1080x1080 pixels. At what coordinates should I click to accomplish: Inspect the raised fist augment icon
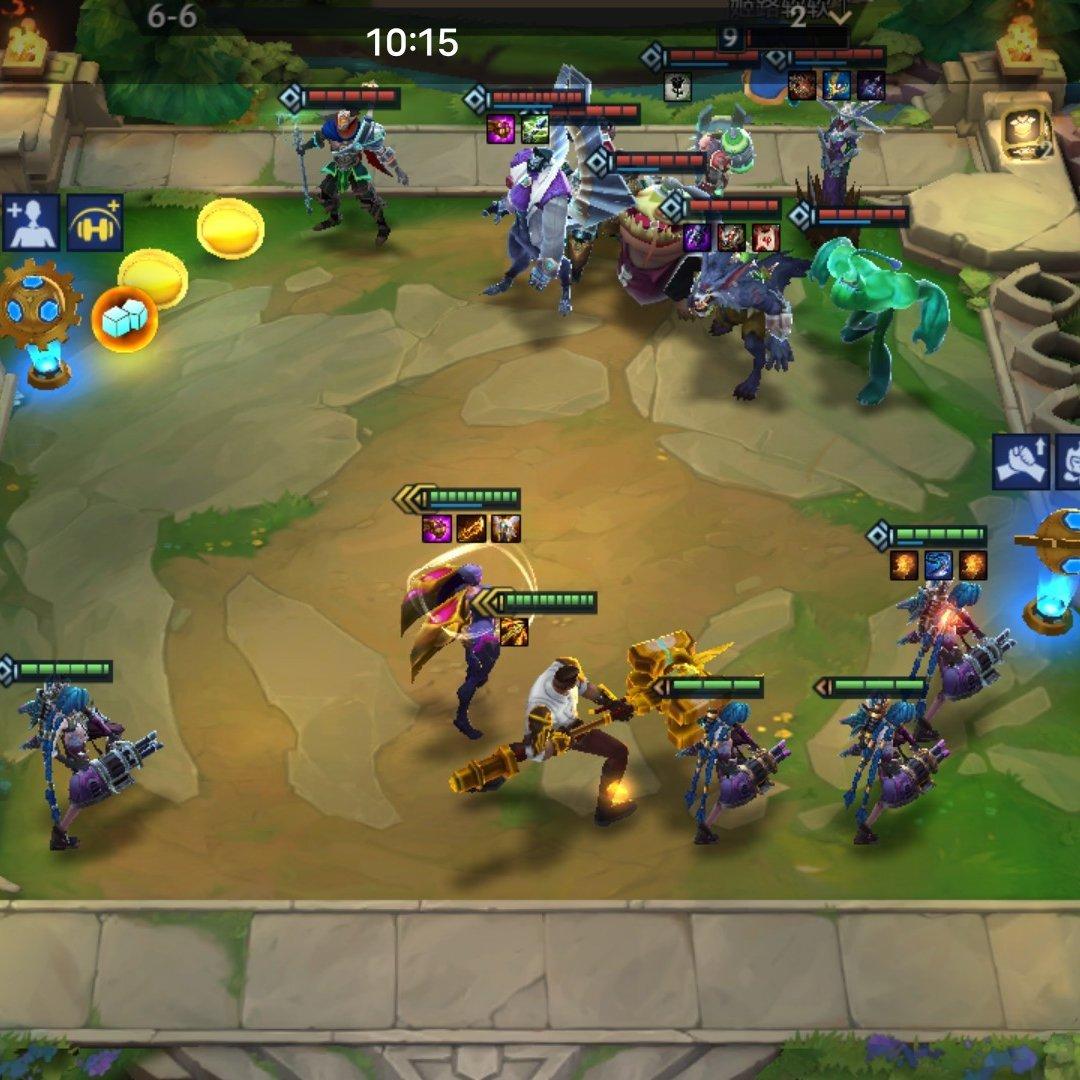coord(1020,461)
